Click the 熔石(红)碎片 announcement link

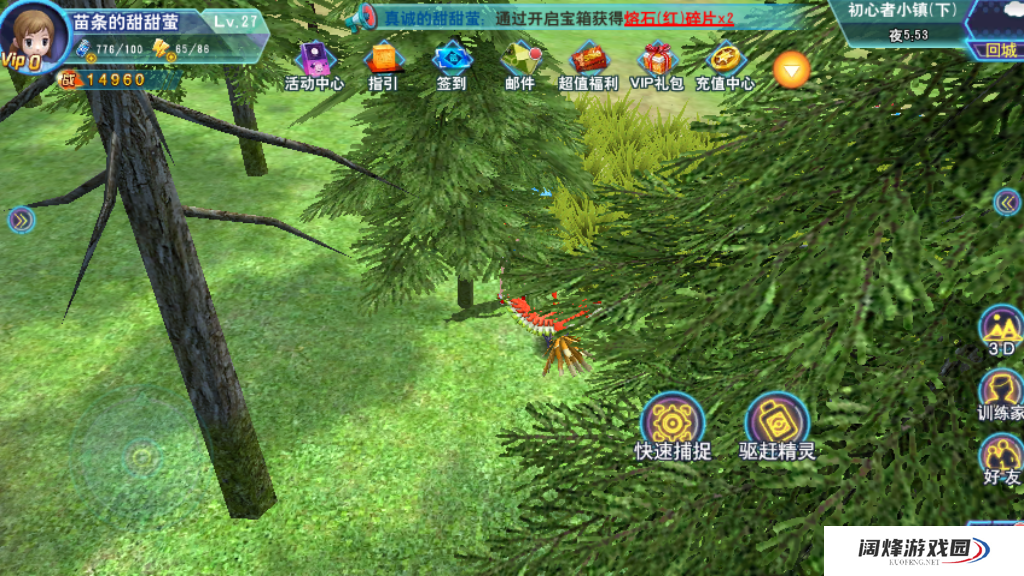click(x=679, y=18)
